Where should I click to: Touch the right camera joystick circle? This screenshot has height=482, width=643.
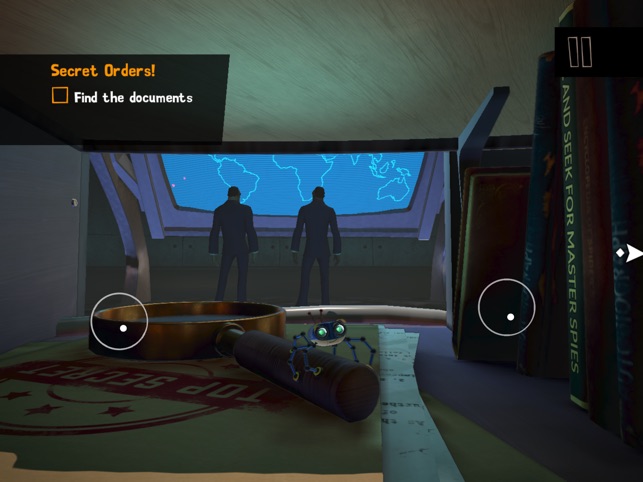(x=507, y=309)
